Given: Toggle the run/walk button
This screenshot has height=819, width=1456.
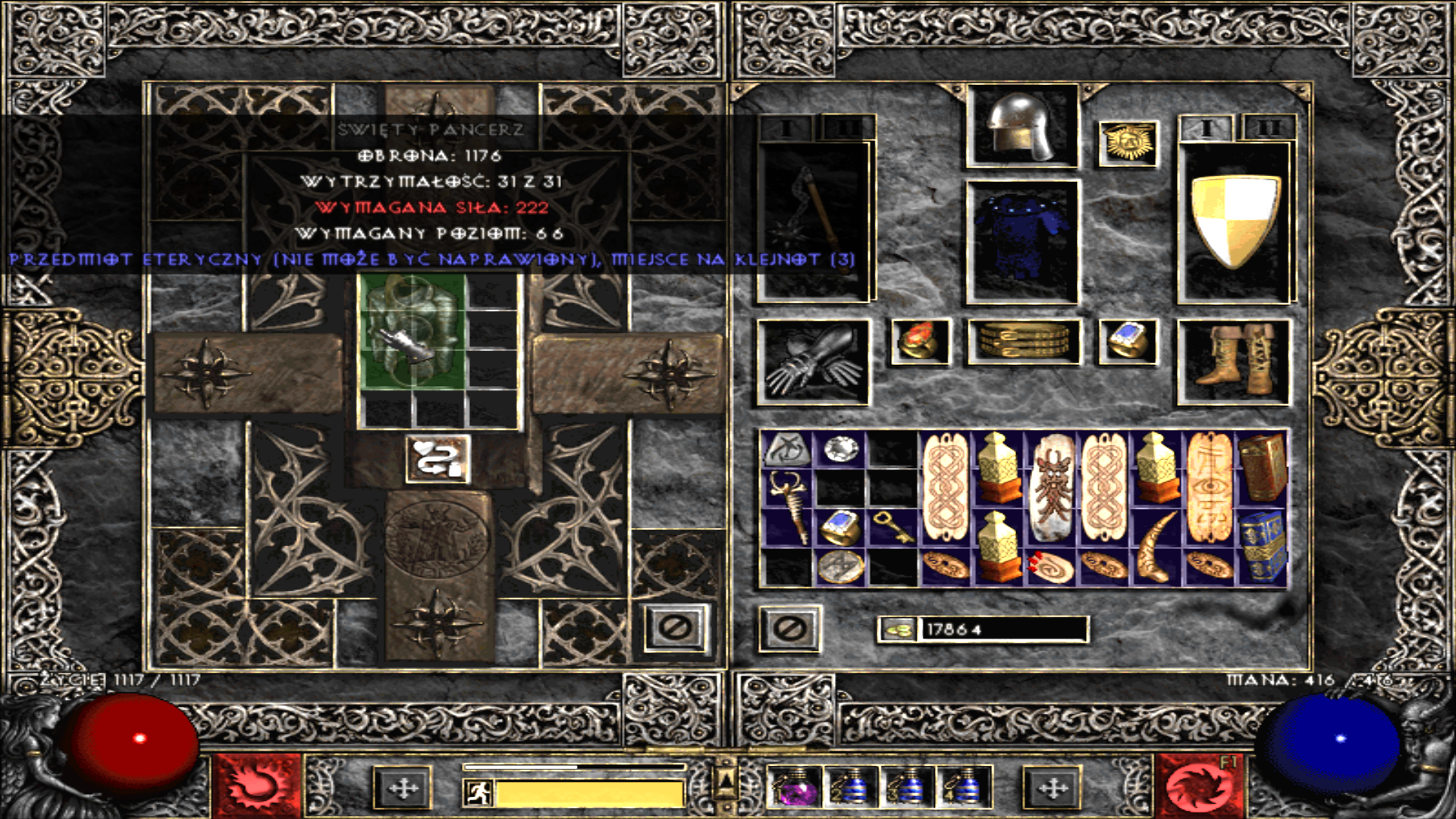Looking at the screenshot, I should coord(480,793).
